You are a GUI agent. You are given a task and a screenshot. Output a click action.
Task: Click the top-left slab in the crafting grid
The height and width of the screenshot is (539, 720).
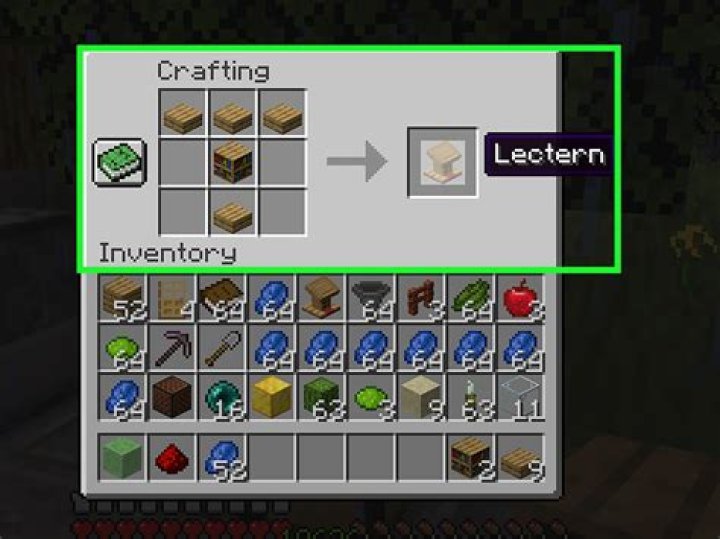pyautogui.click(x=182, y=114)
